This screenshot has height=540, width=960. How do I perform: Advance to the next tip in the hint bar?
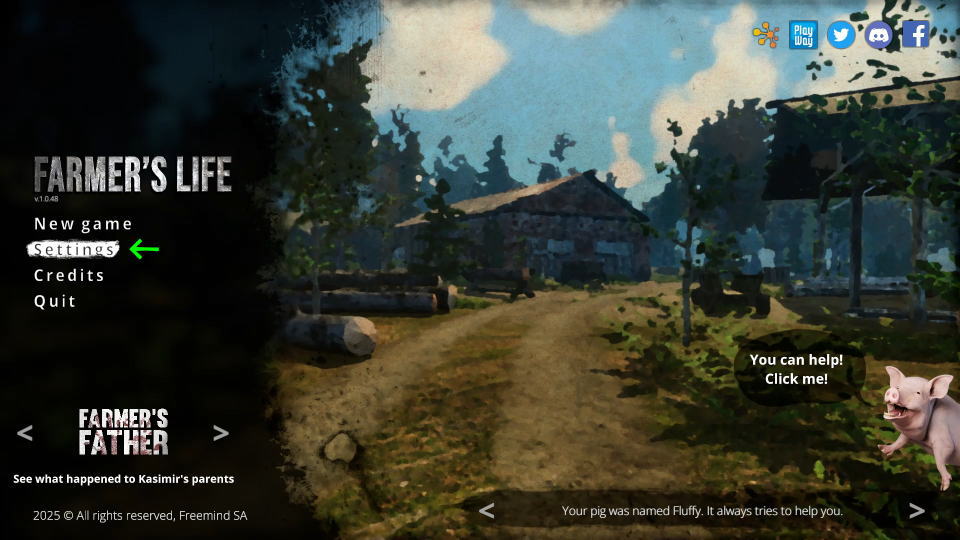click(916, 511)
